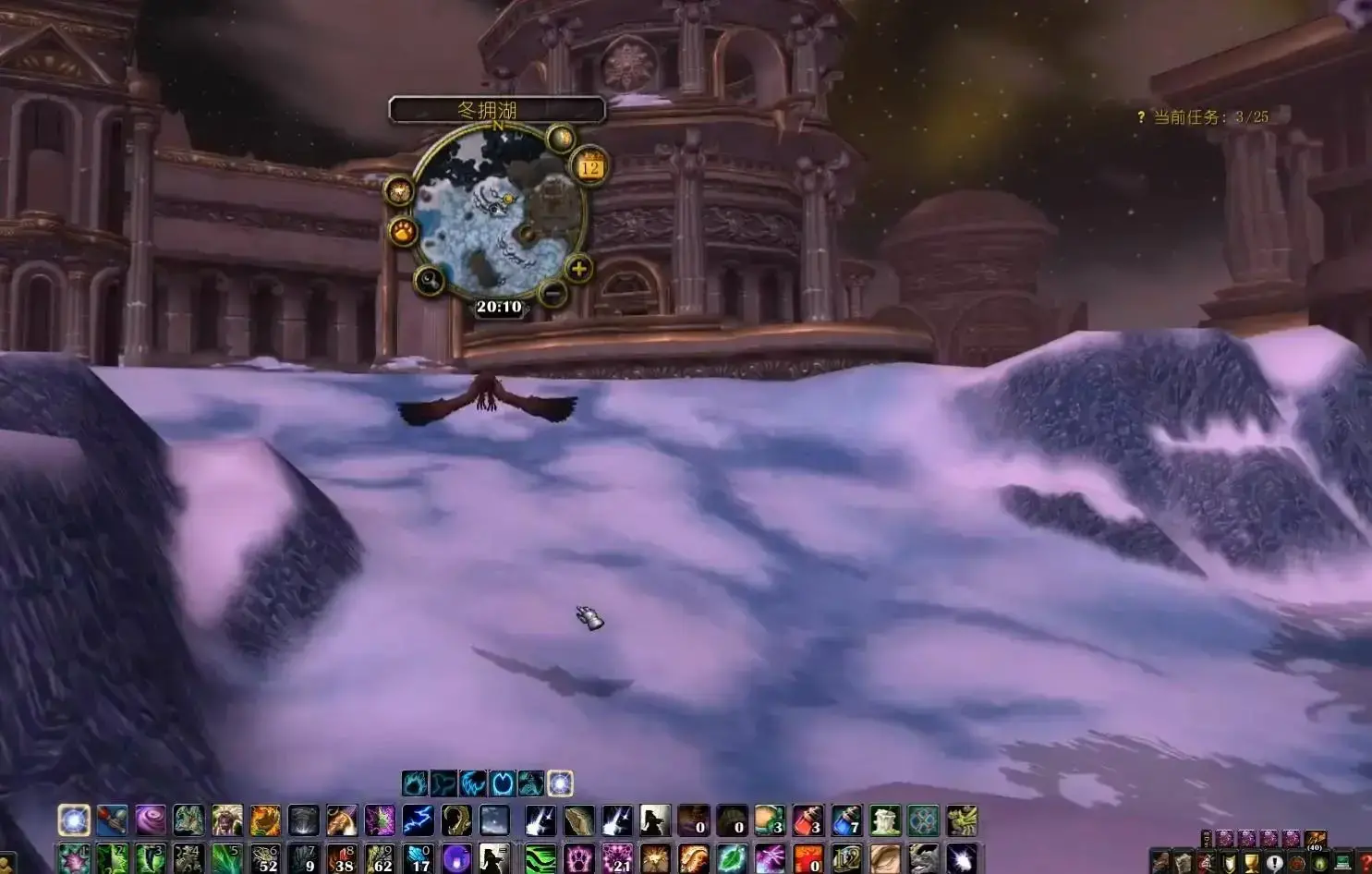Click the minimap's zoom-in plus button

pyautogui.click(x=578, y=269)
